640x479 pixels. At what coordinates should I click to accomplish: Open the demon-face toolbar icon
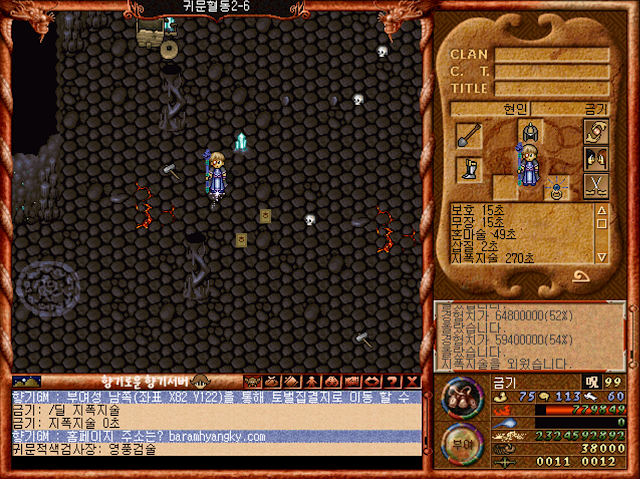coord(252,381)
